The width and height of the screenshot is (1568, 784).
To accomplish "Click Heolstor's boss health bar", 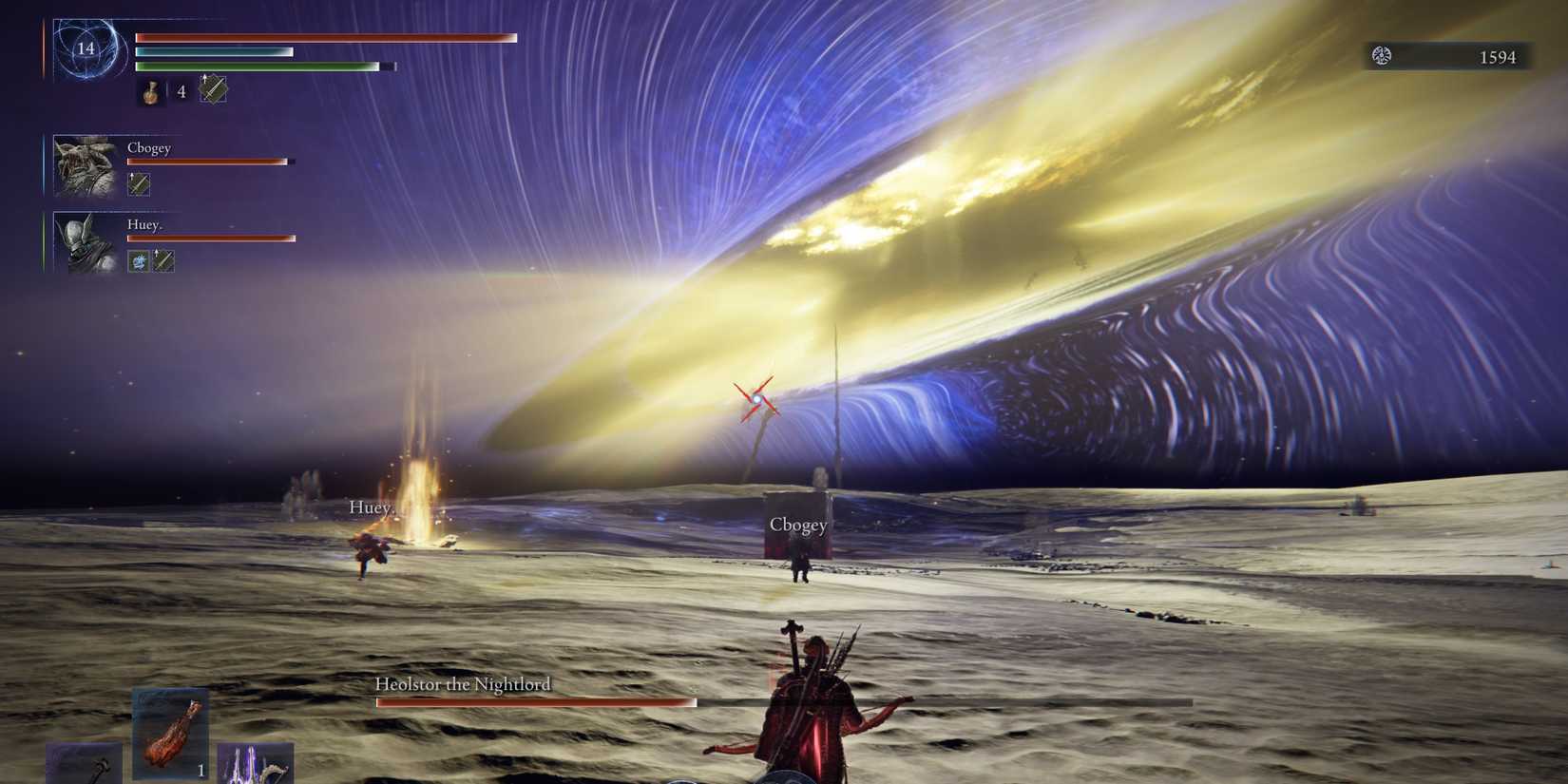I will point(537,701).
